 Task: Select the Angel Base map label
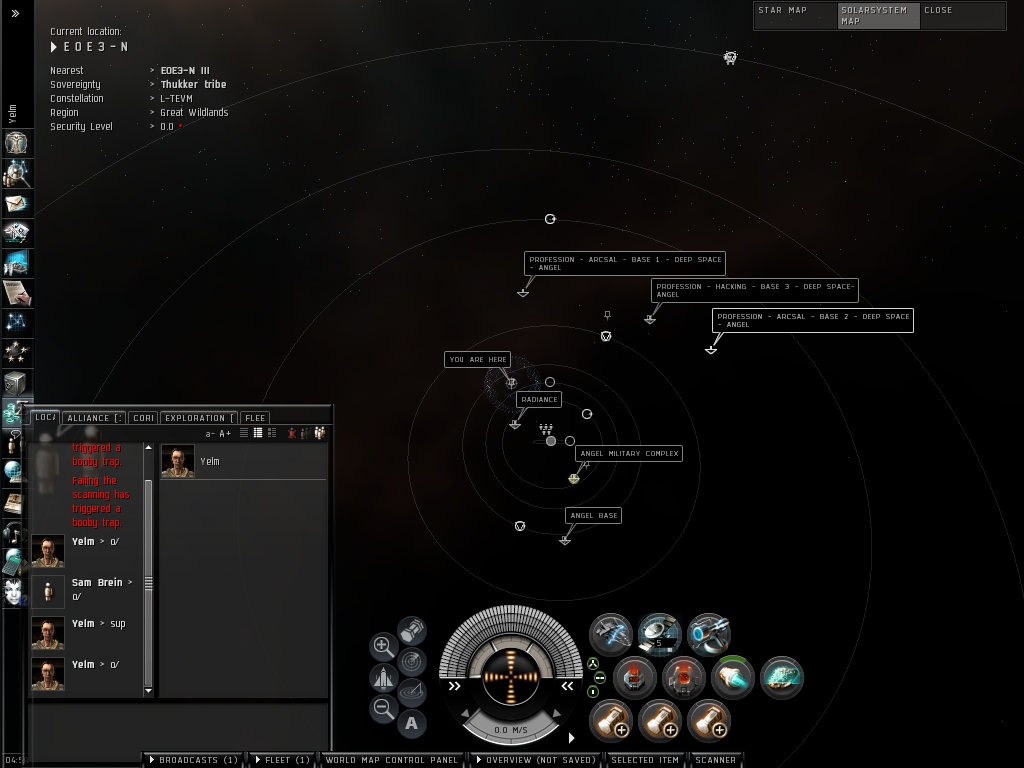pyautogui.click(x=593, y=516)
